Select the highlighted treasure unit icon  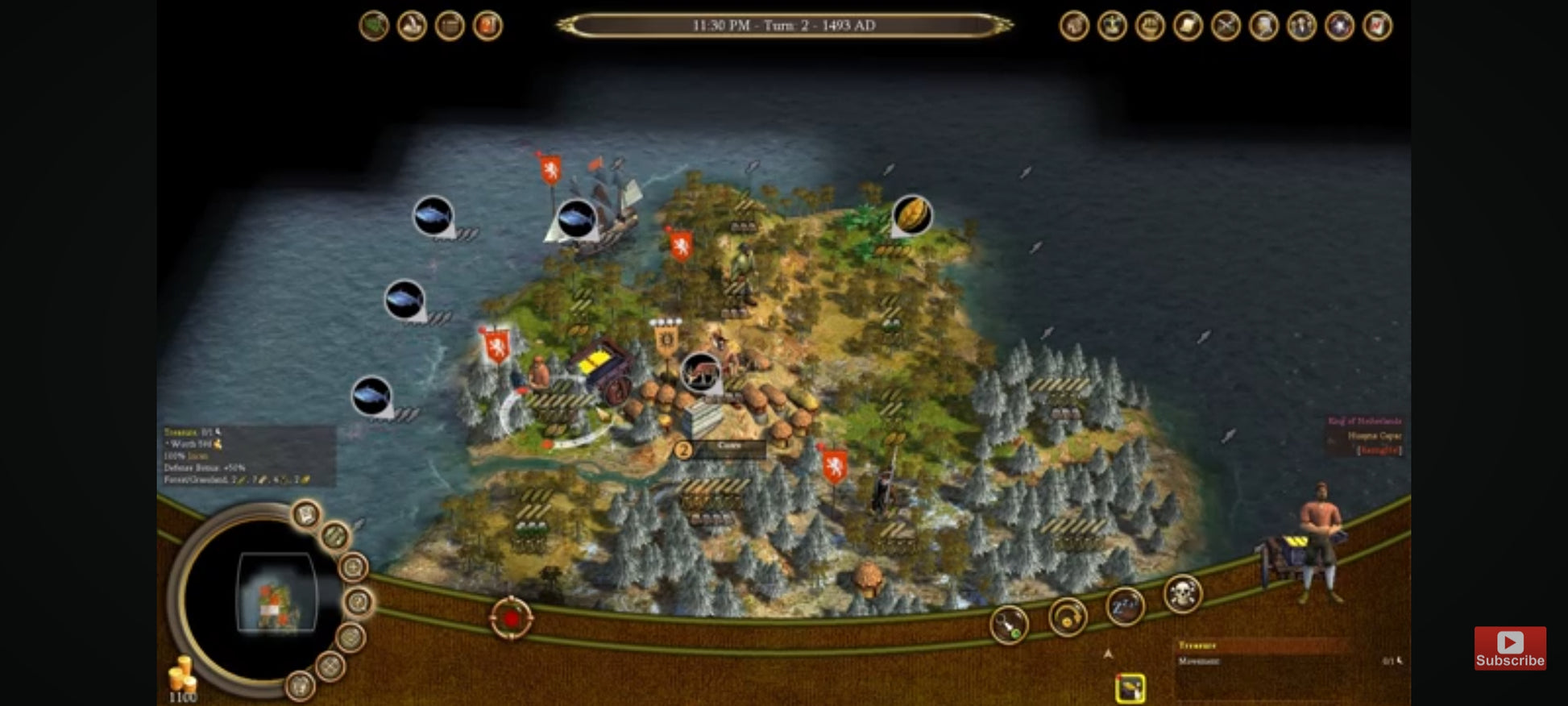coord(1130,687)
